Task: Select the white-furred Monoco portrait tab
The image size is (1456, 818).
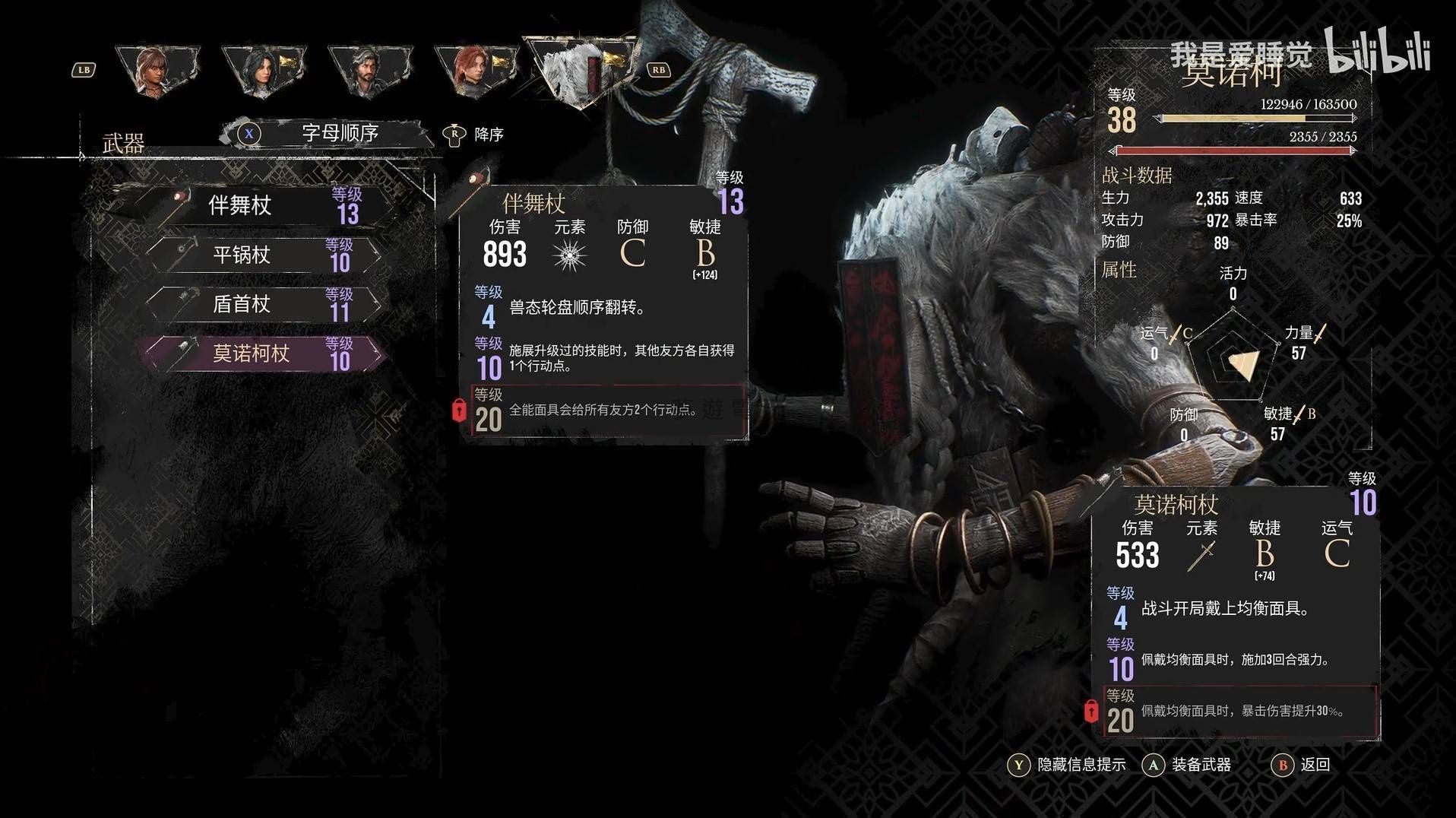Action: (584, 71)
